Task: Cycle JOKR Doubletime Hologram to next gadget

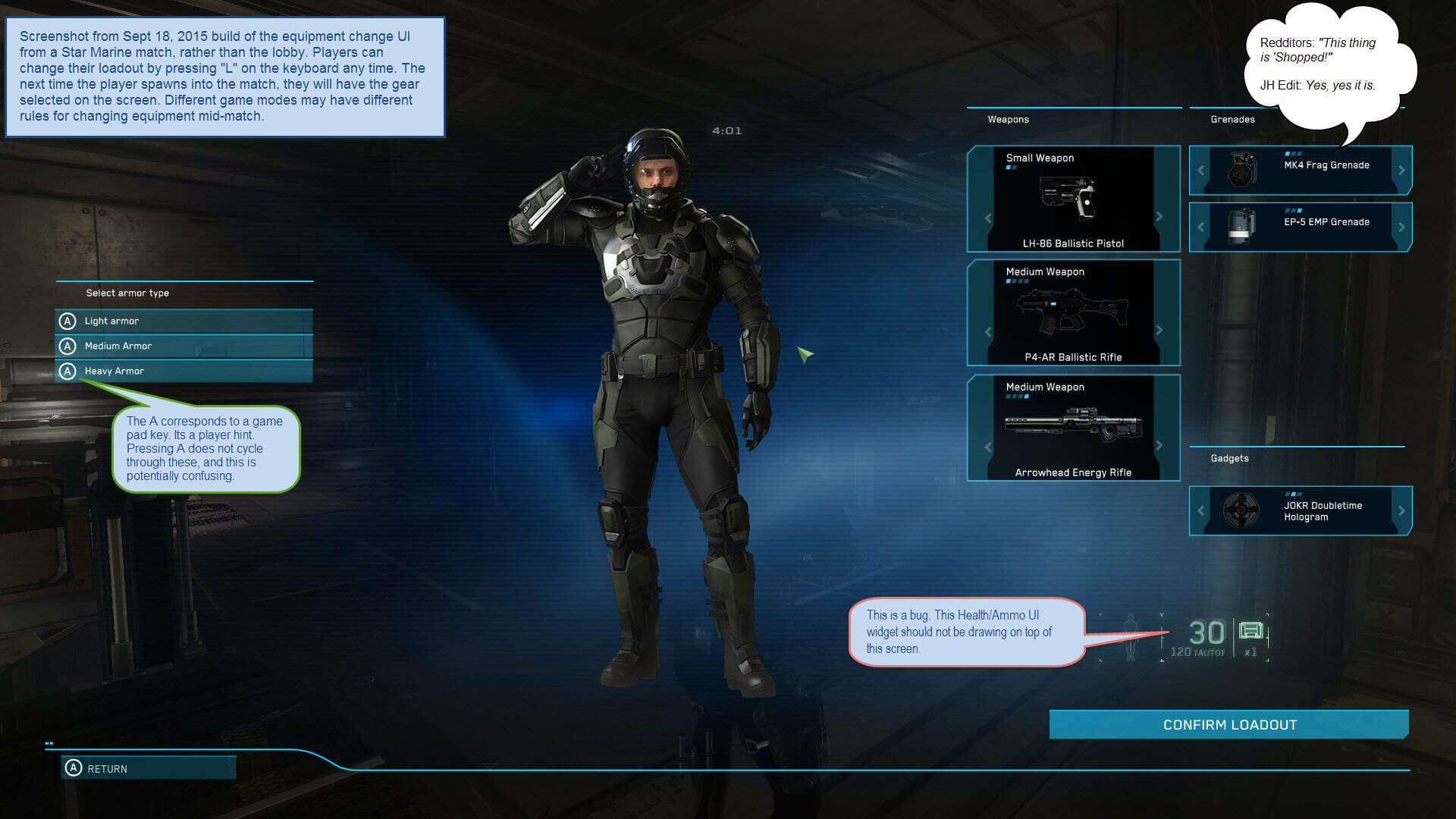Action: coord(1401,511)
